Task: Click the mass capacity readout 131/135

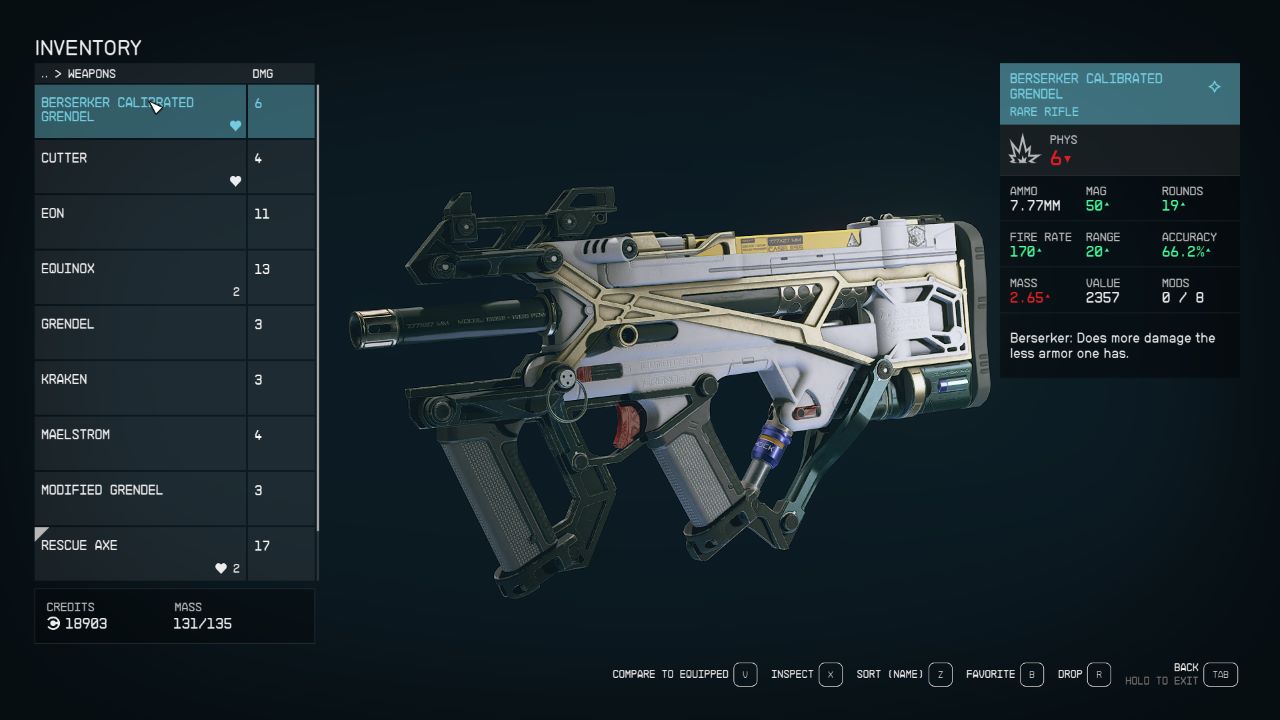Action: point(201,621)
